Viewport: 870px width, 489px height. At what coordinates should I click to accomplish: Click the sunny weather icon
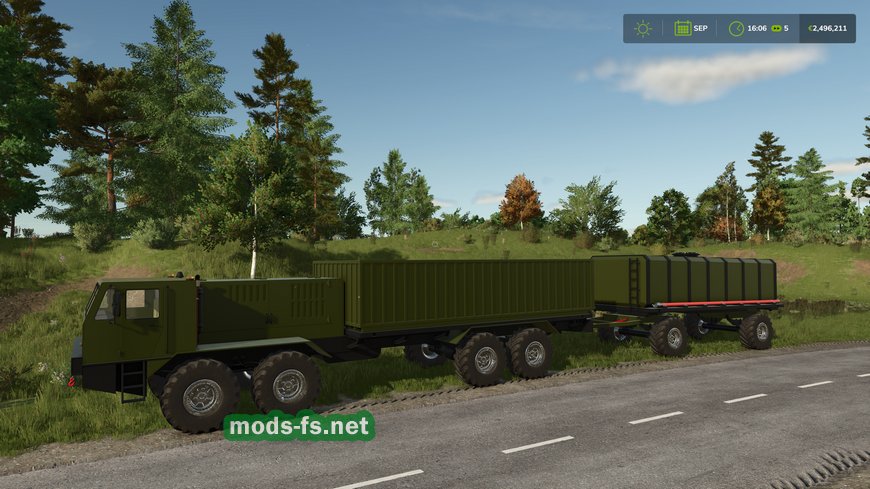(643, 28)
